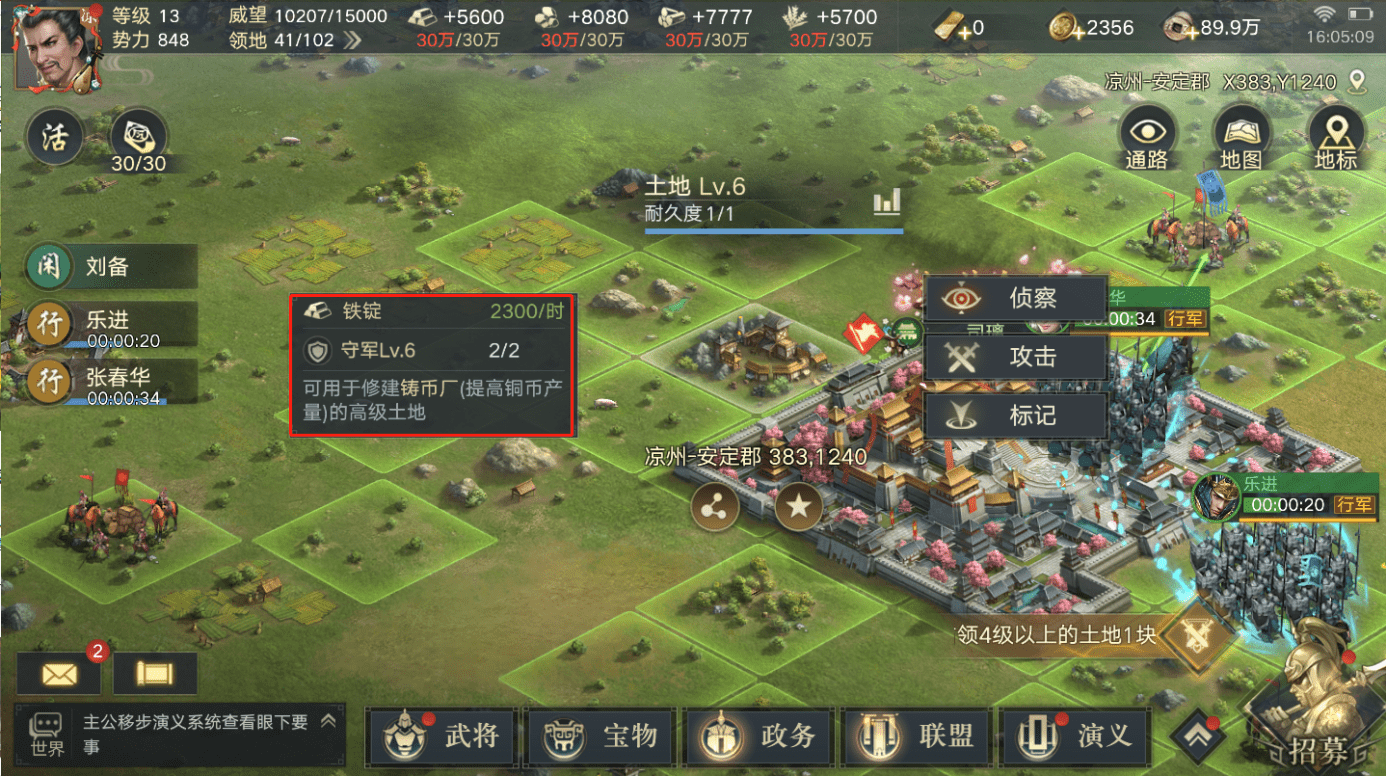
Task: Click the 耐久度 durability progress bar
Action: tap(773, 227)
